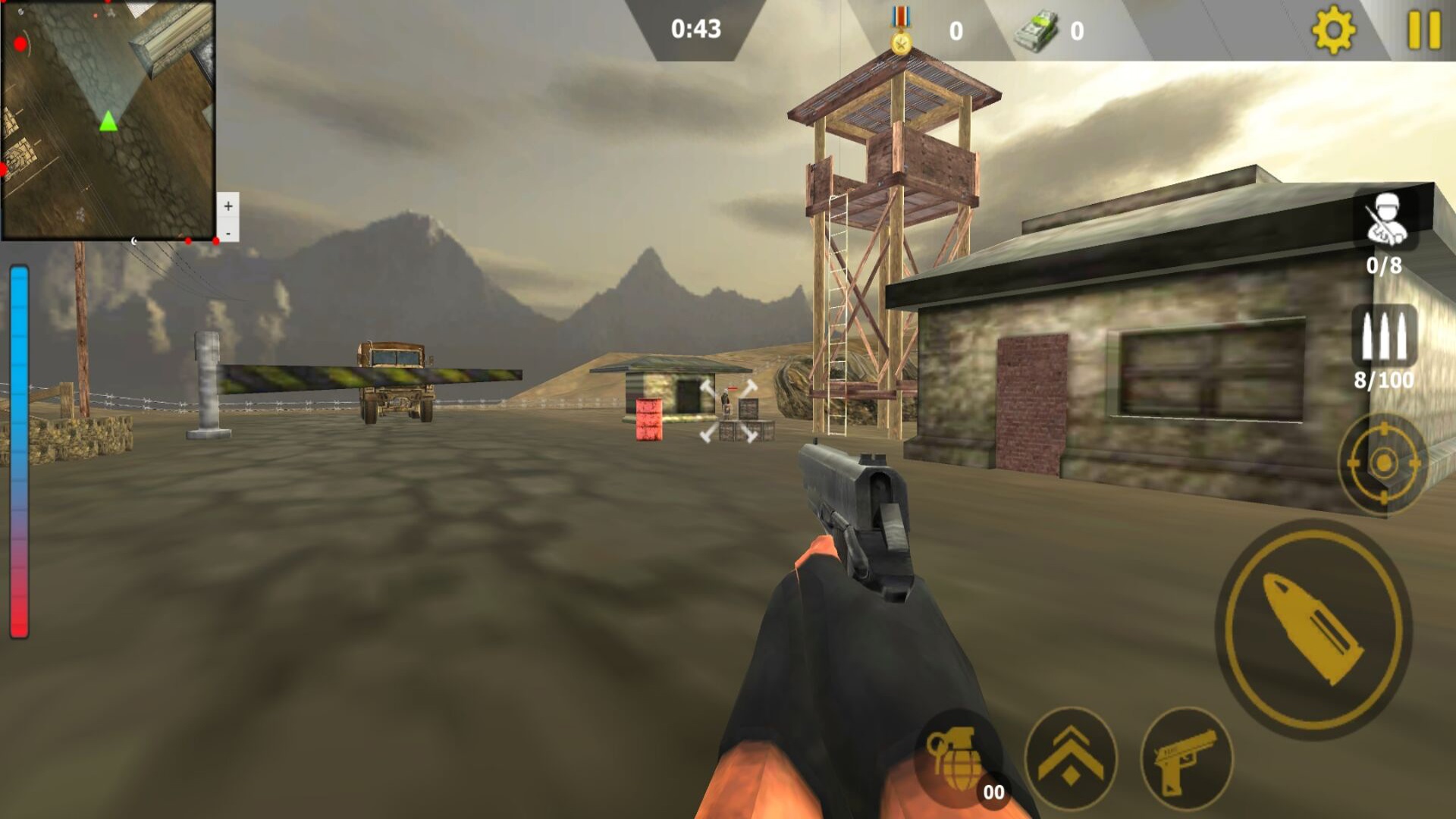Zoom out the minimap with minus
Image resolution: width=1456 pixels, height=819 pixels.
pyautogui.click(x=228, y=233)
